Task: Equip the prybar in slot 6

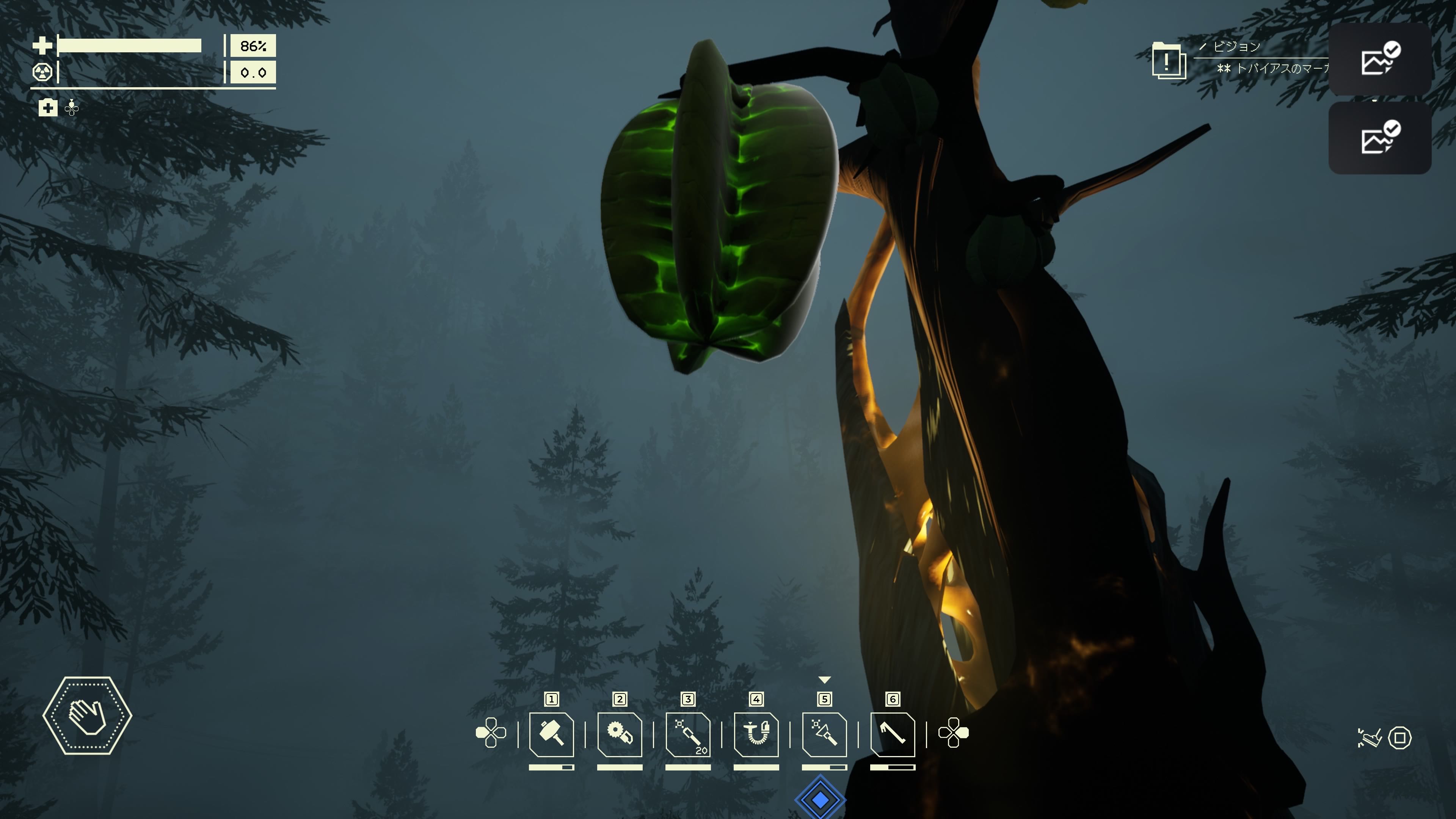Action: point(893,734)
